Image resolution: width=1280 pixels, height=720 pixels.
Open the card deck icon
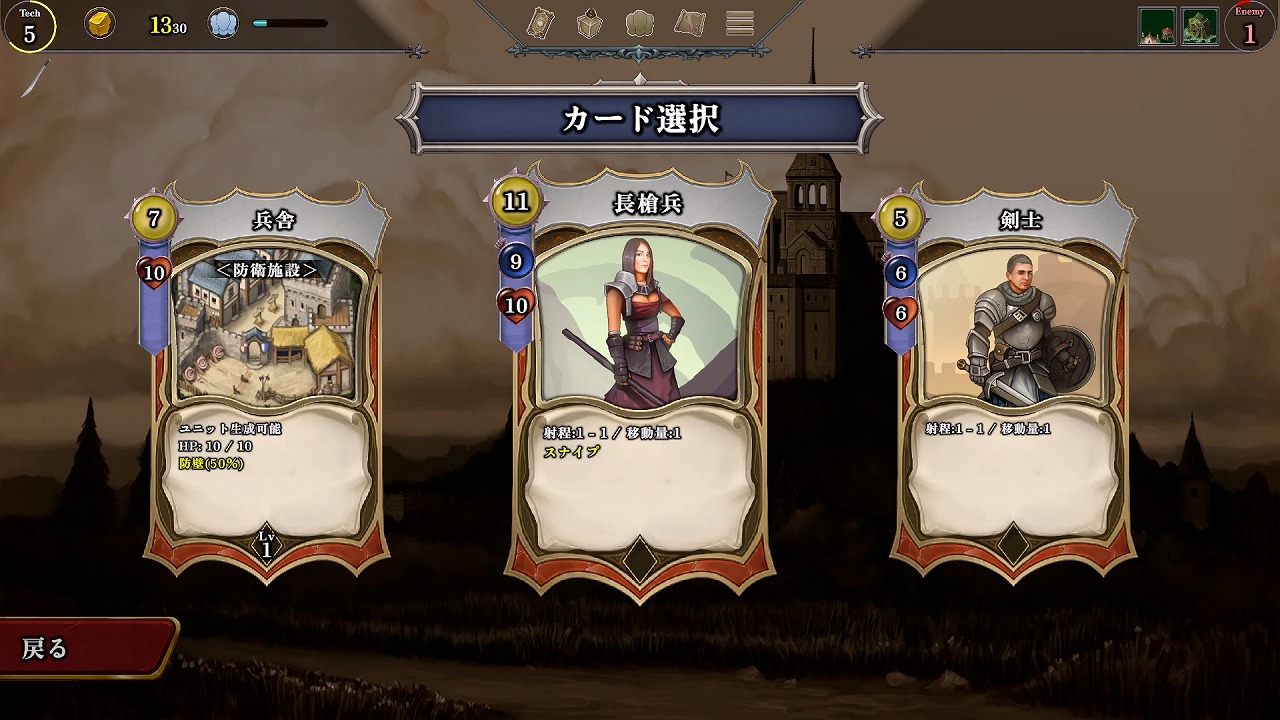coord(541,23)
